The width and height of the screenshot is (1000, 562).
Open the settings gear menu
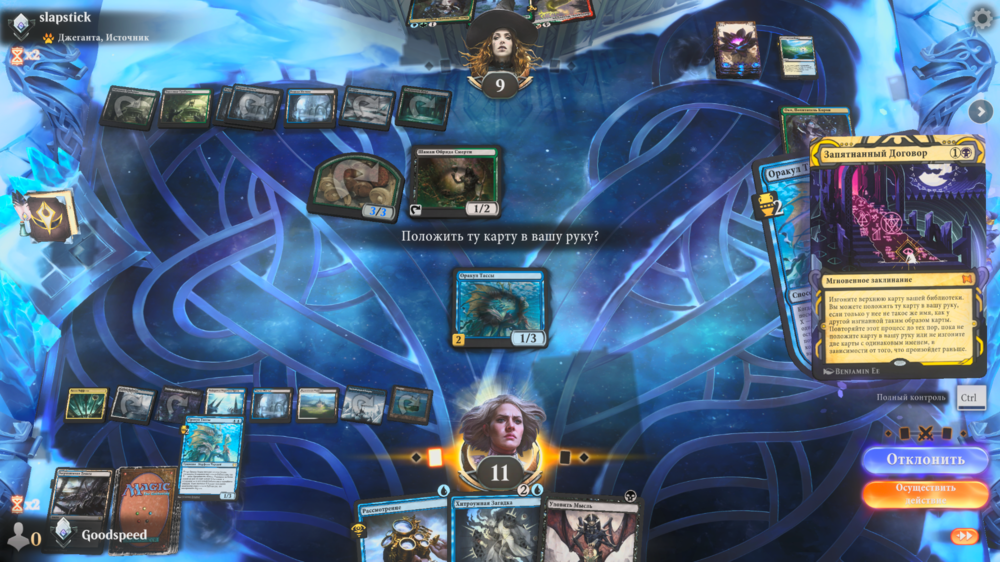click(x=982, y=18)
